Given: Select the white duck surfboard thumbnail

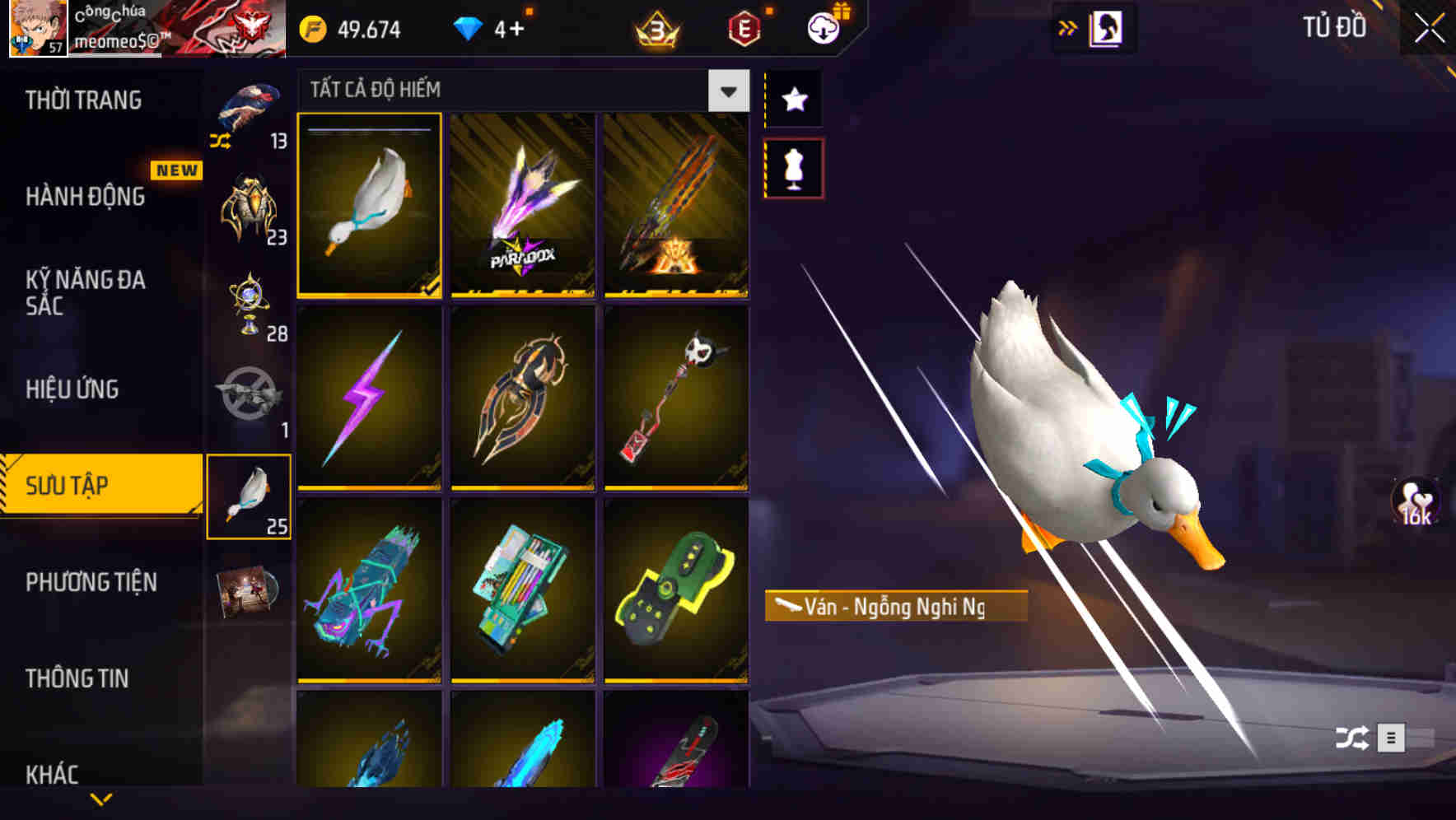Looking at the screenshot, I should [x=370, y=206].
